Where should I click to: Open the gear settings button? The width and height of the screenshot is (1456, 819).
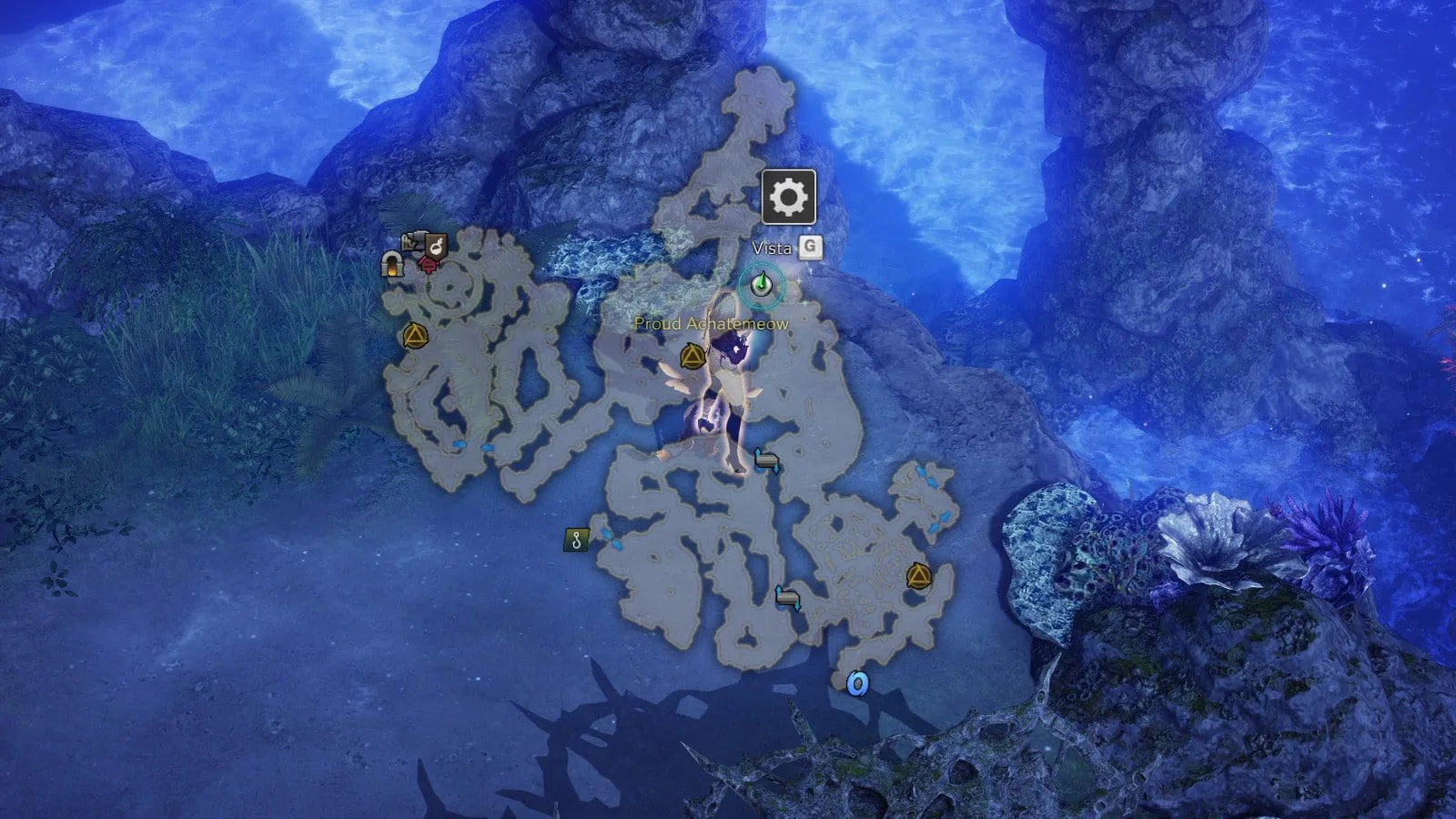(x=788, y=197)
